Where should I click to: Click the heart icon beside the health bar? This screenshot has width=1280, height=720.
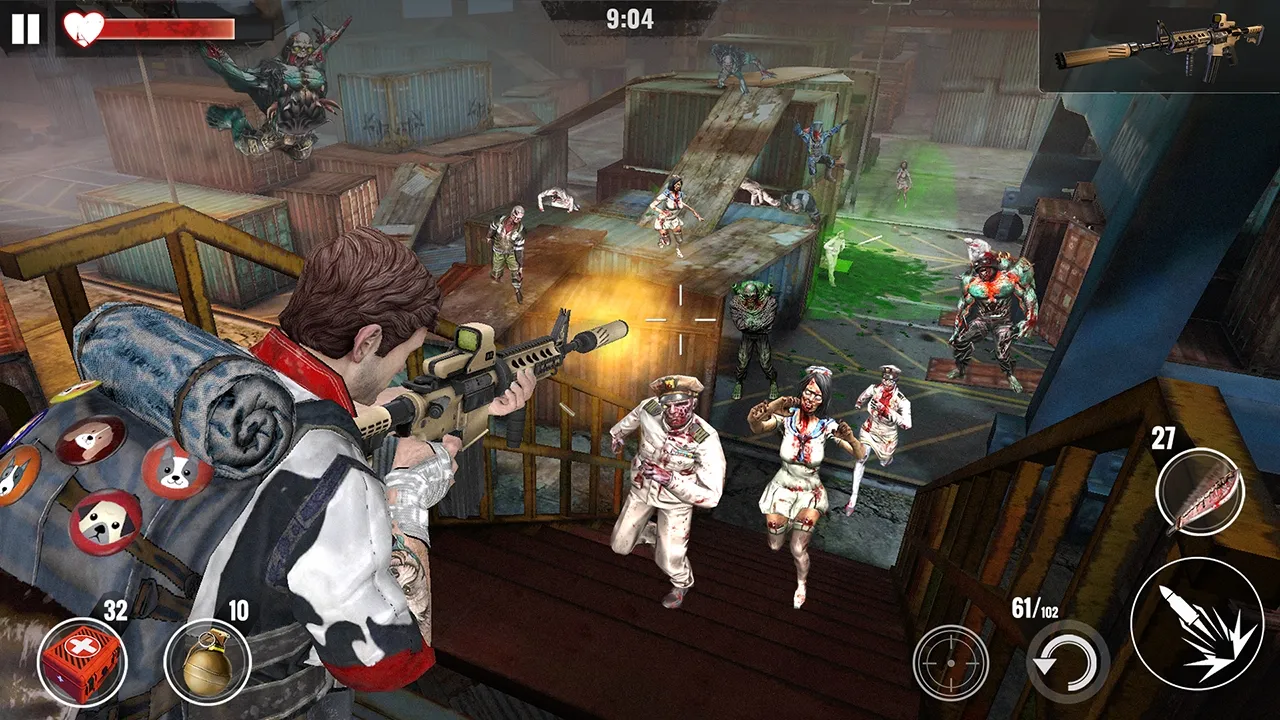pyautogui.click(x=81, y=29)
